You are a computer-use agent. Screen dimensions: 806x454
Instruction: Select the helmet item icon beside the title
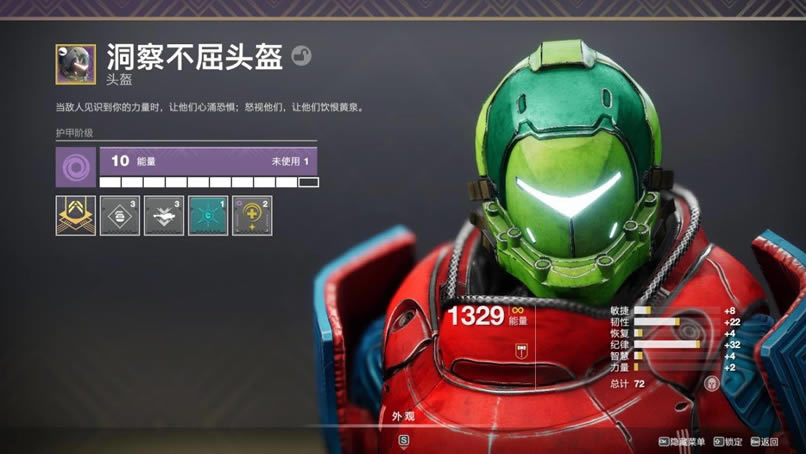76,64
